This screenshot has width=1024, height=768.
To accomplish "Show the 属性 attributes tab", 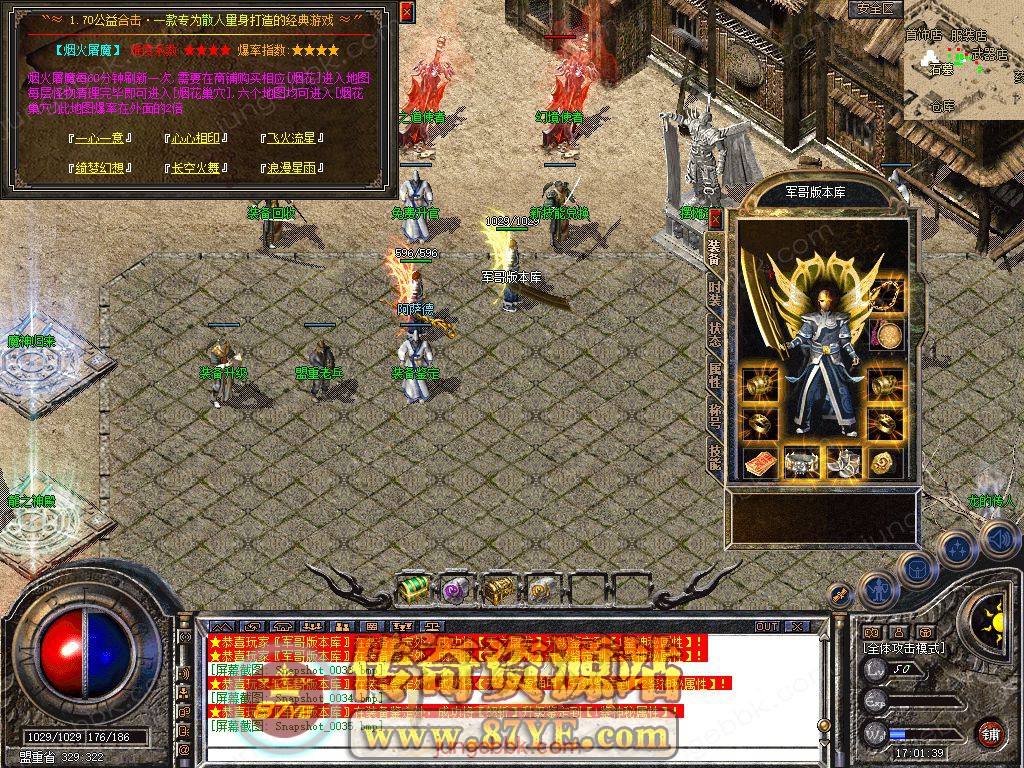I will pos(714,375).
